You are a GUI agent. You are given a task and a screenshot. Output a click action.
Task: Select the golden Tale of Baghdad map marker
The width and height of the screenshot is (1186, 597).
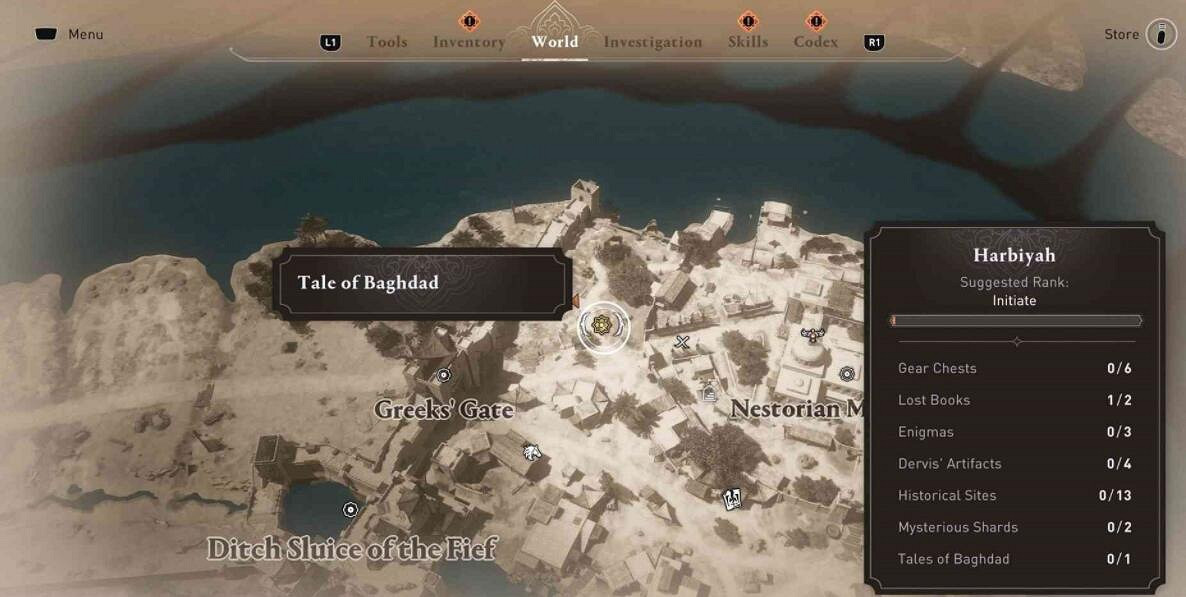(x=602, y=325)
